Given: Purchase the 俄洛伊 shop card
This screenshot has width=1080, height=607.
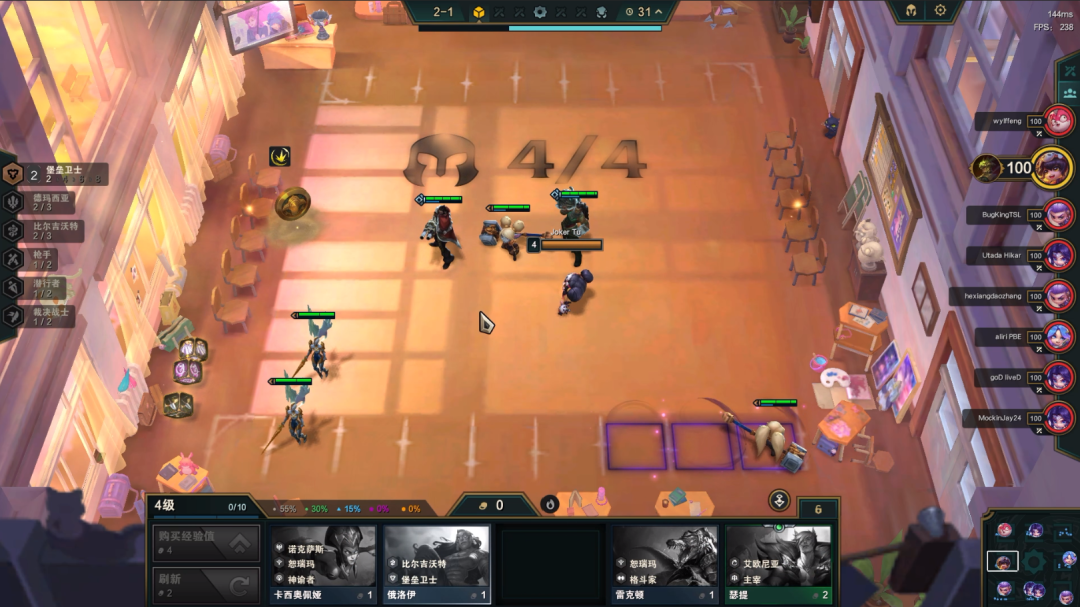Looking at the screenshot, I should click(437, 565).
